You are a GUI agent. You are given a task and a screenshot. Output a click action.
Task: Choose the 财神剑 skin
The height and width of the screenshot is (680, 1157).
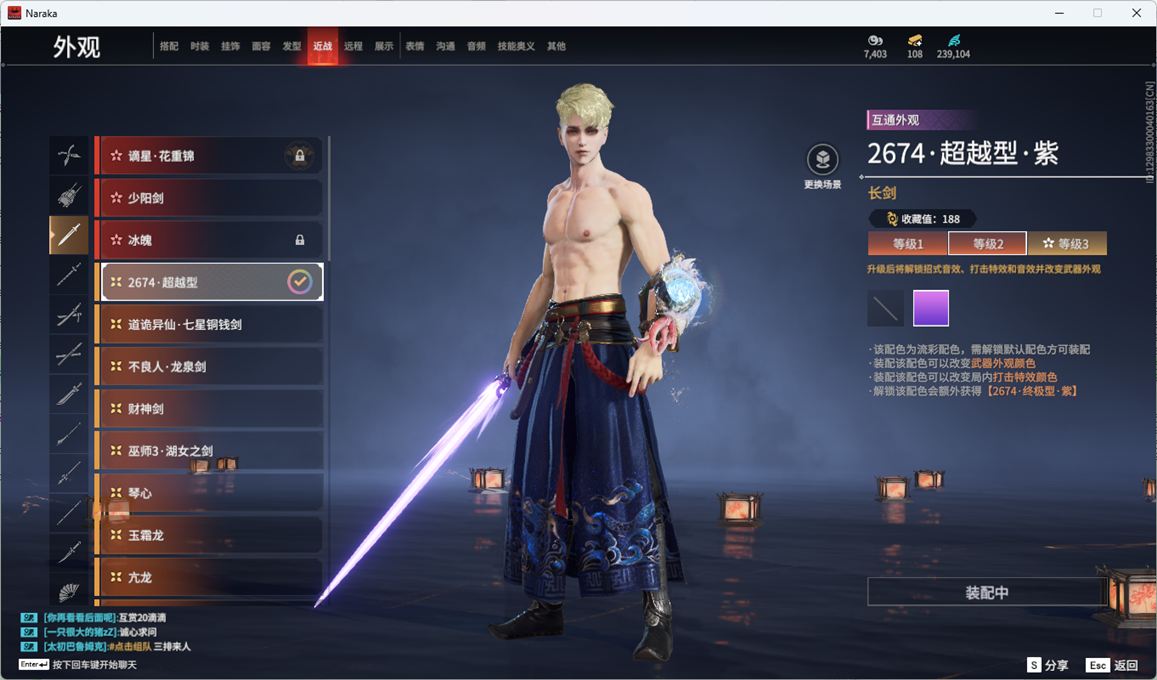pyautogui.click(x=209, y=408)
